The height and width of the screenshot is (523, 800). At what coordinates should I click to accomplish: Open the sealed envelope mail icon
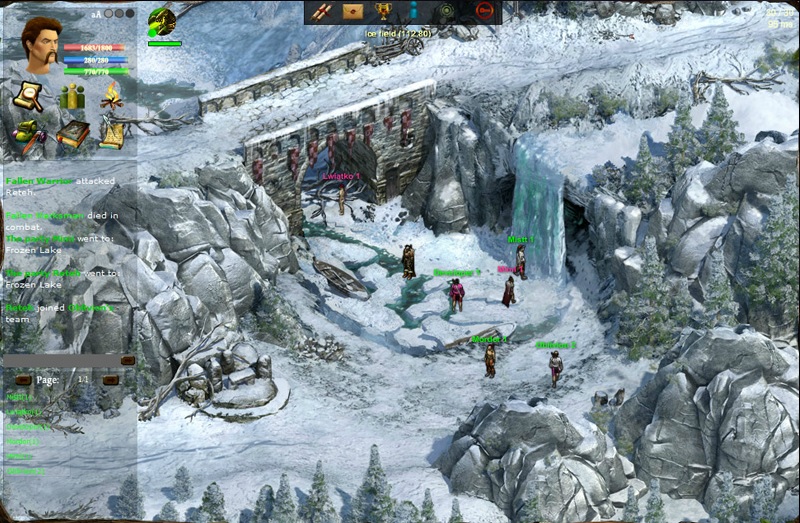pyautogui.click(x=352, y=11)
